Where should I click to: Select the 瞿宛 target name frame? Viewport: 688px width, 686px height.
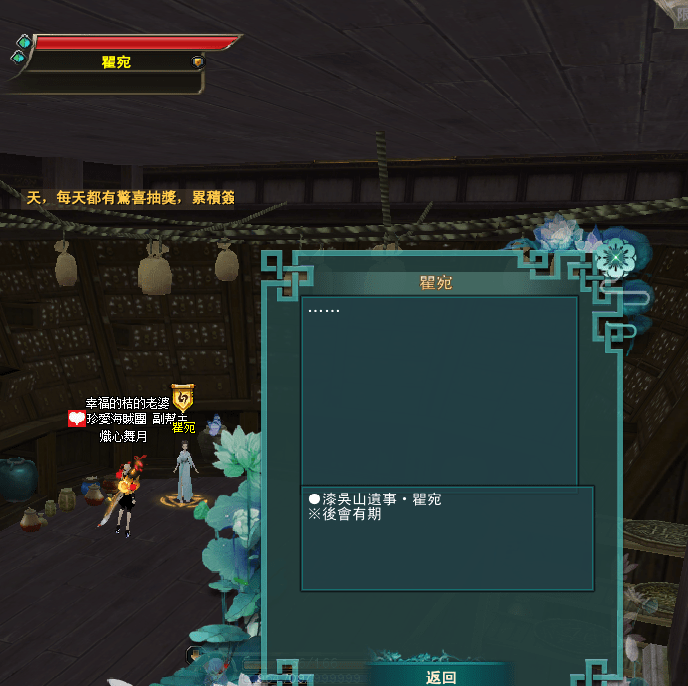(116, 62)
